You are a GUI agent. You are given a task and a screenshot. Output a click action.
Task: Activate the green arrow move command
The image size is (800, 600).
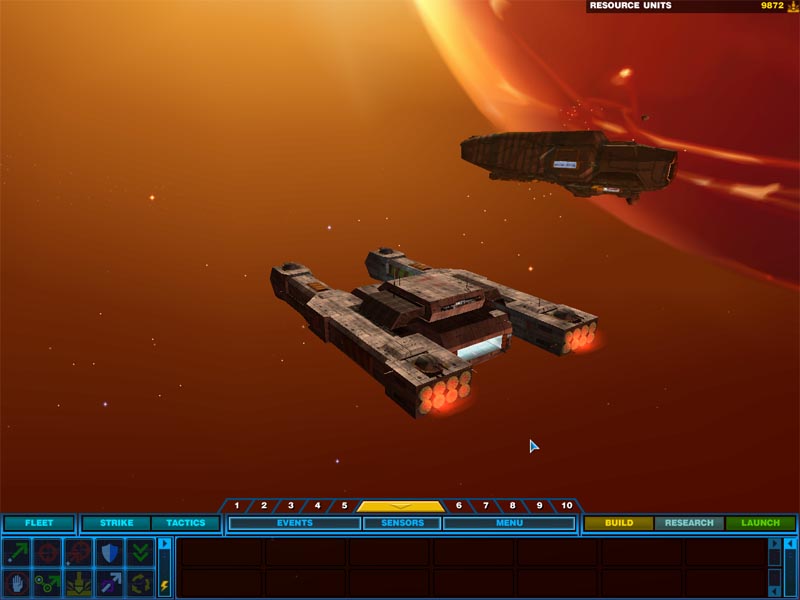(x=17, y=551)
